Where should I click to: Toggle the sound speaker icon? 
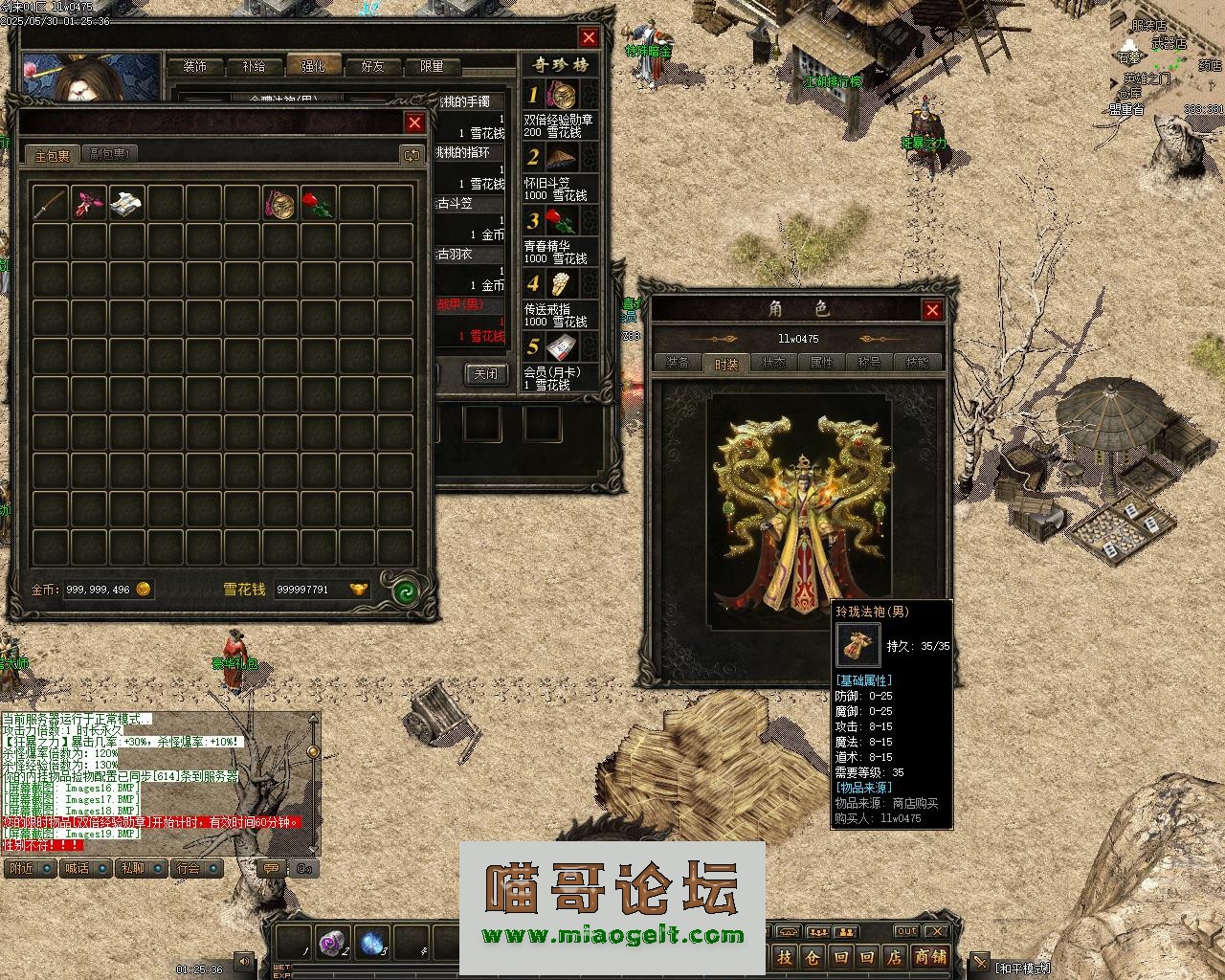pyautogui.click(x=245, y=961)
